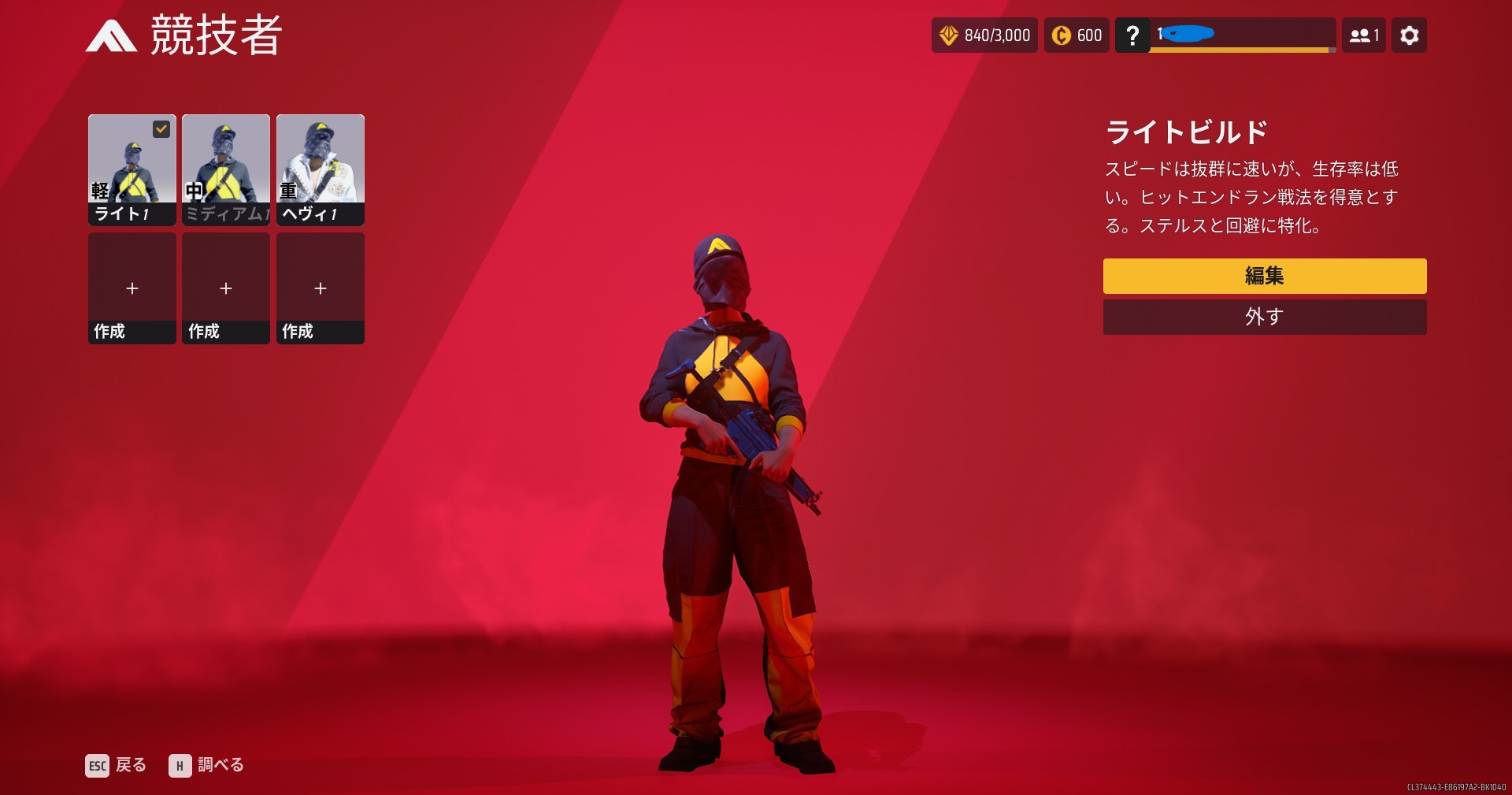Select the ミディアム1 build thumbnail
Image resolution: width=1512 pixels, height=795 pixels.
[225, 162]
